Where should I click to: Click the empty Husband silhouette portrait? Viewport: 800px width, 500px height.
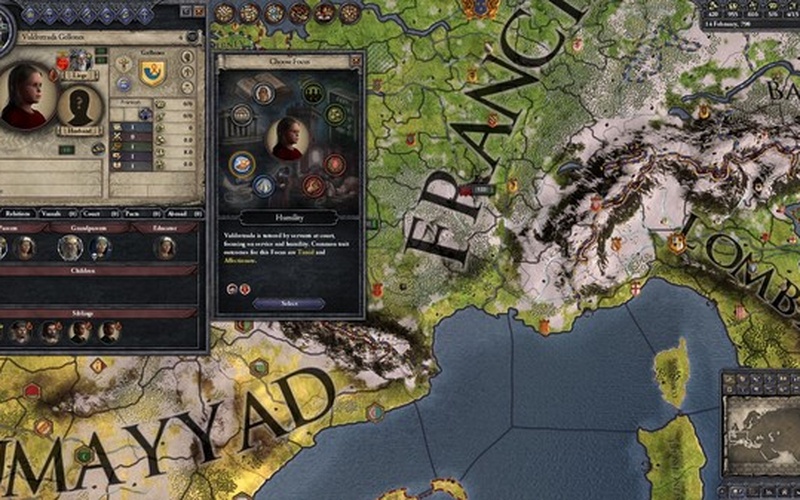point(79,106)
